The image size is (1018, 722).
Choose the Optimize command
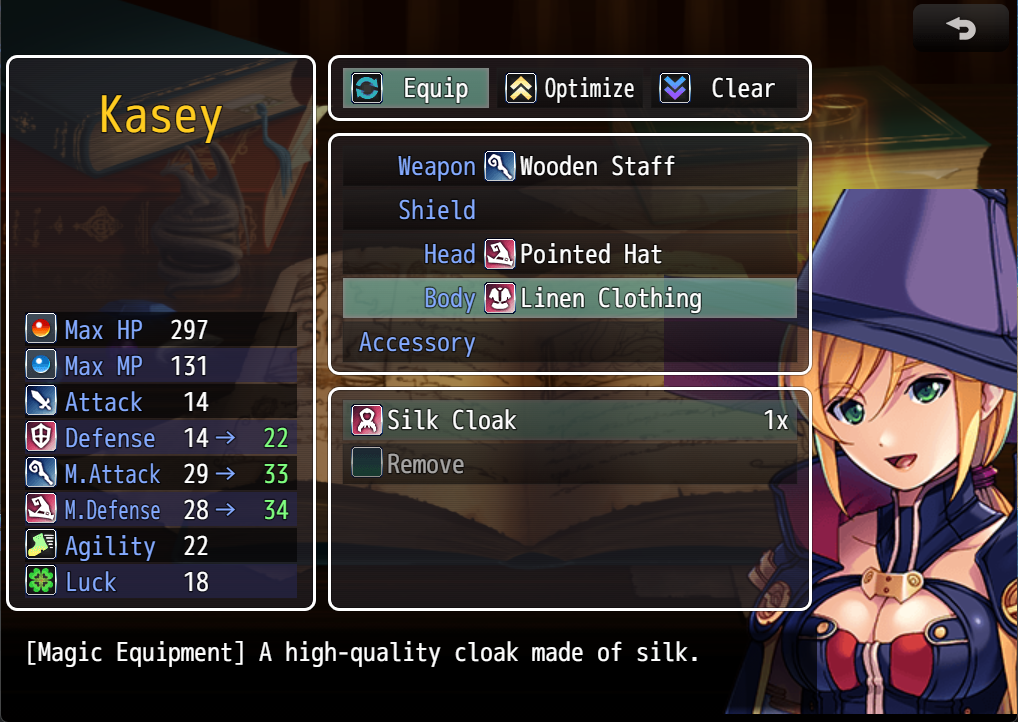point(570,88)
